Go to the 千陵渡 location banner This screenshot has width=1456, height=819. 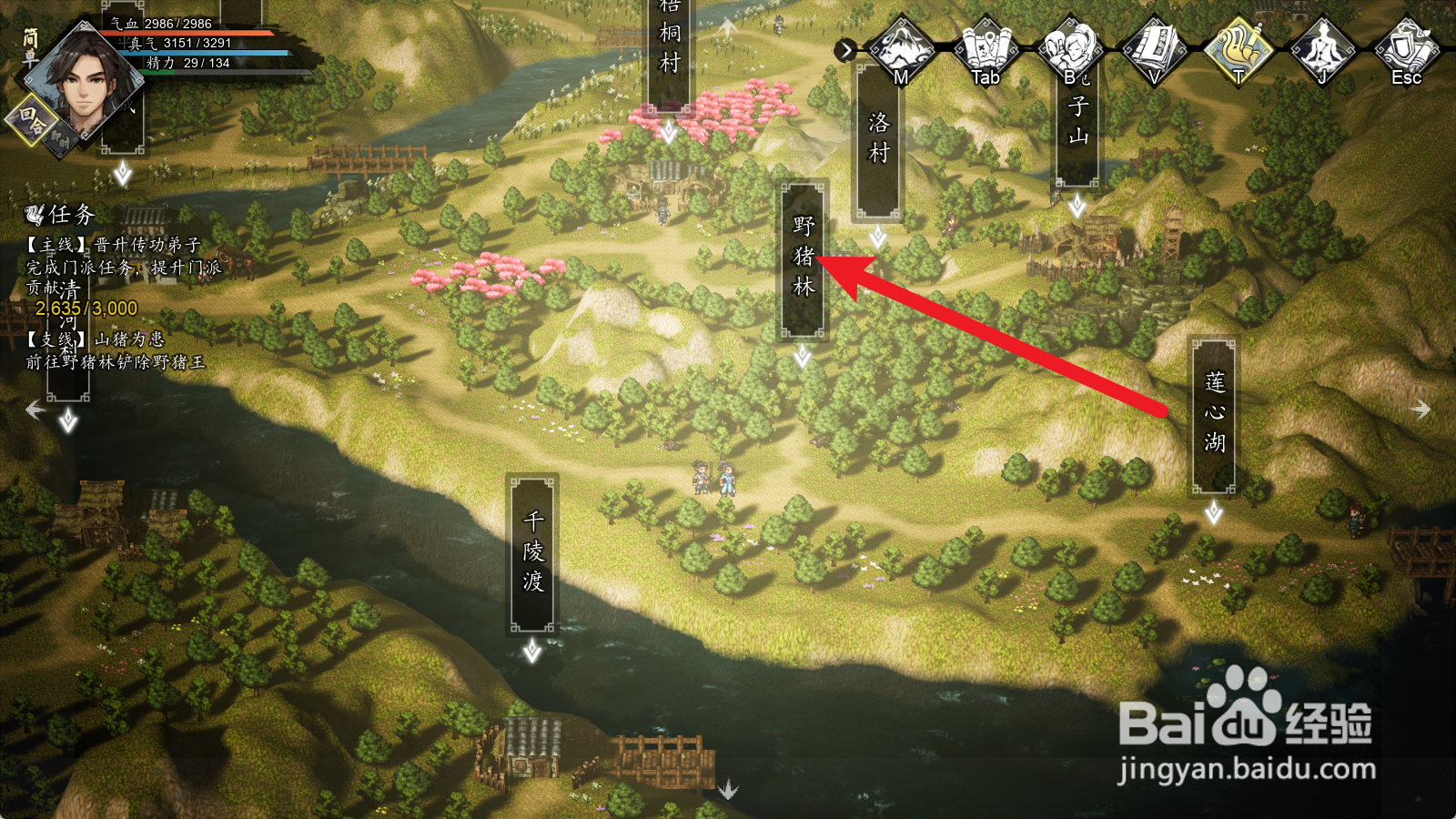tap(532, 552)
